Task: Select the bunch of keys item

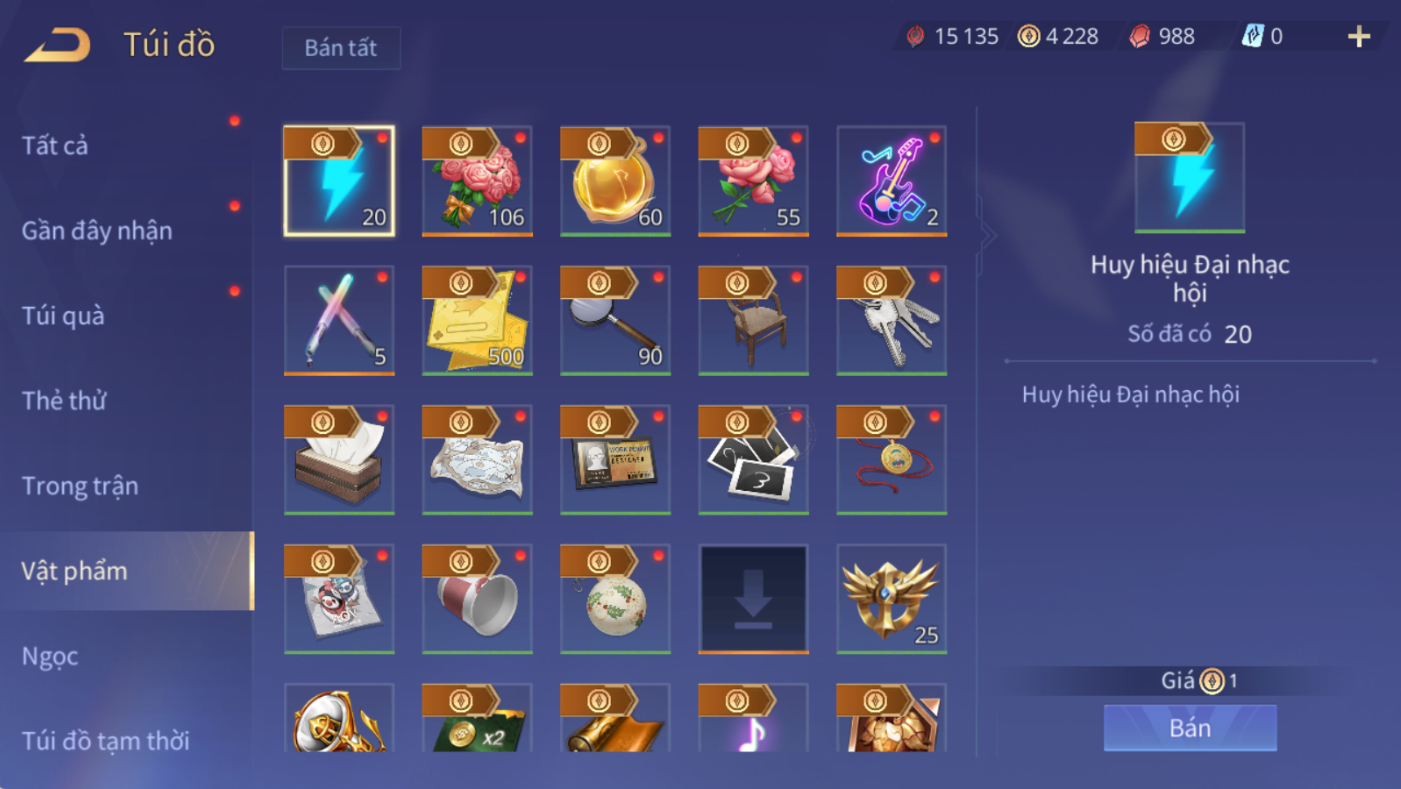Action: [891, 320]
